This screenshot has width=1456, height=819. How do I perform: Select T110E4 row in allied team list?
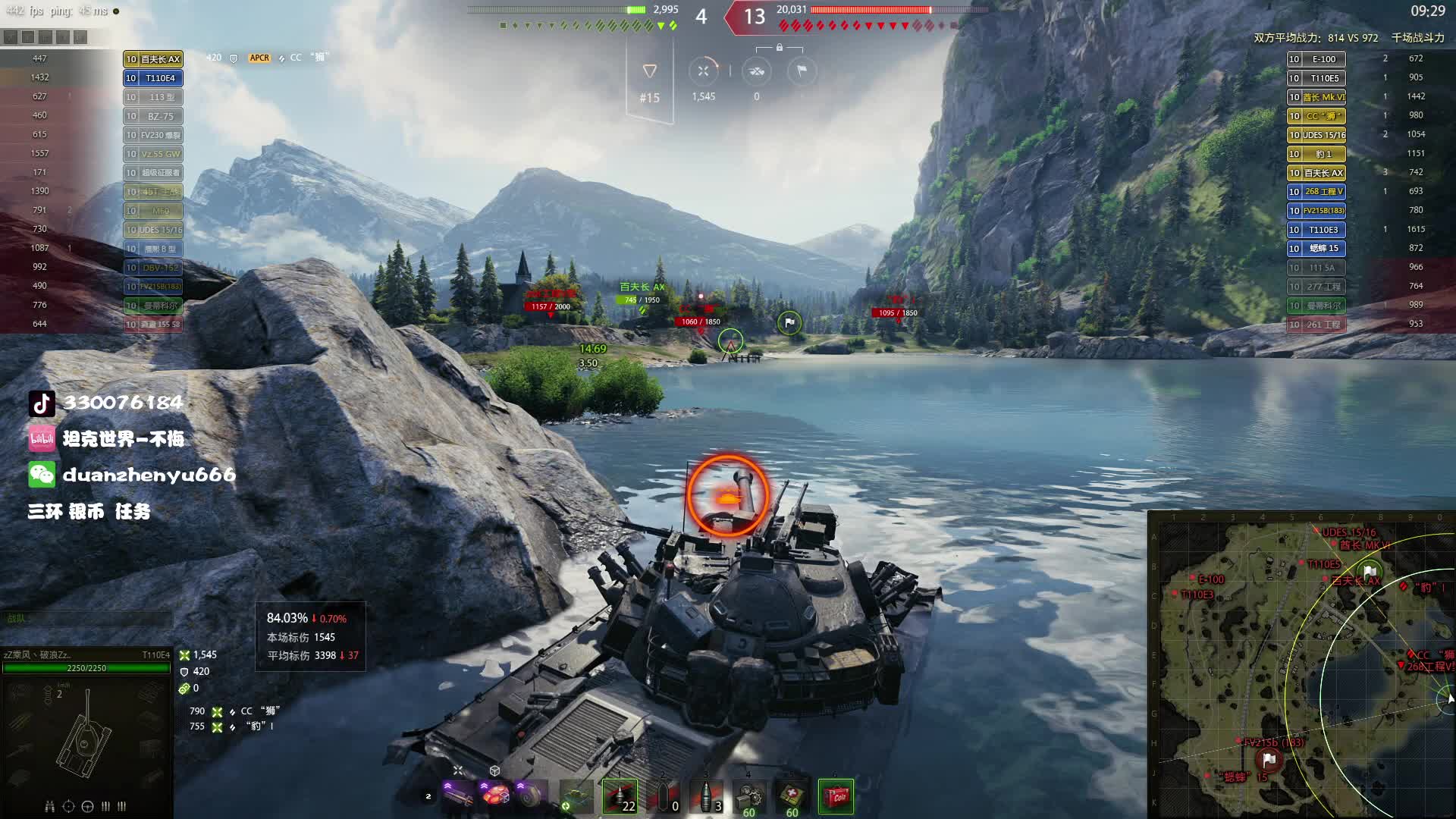[153, 78]
